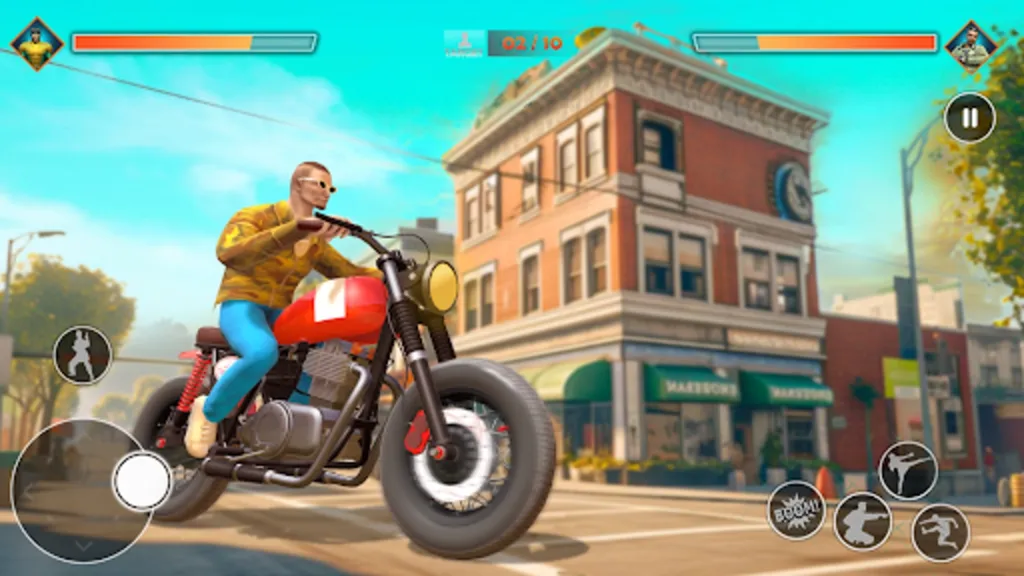This screenshot has width=1024, height=576.
Task: Click the white virtual joystick knob
Action: coord(143,481)
